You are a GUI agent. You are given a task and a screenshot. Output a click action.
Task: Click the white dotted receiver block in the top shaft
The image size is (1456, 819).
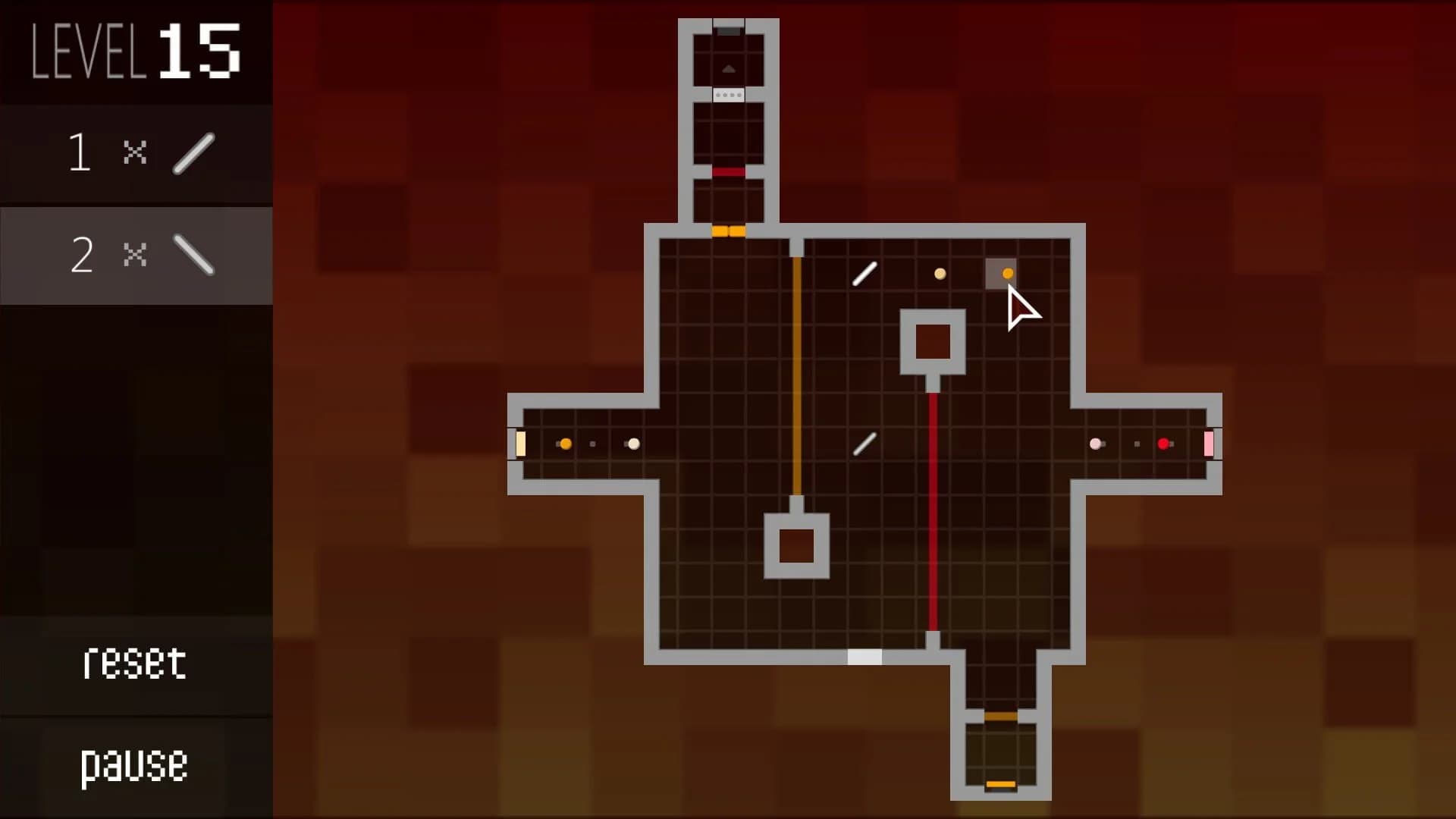729,95
